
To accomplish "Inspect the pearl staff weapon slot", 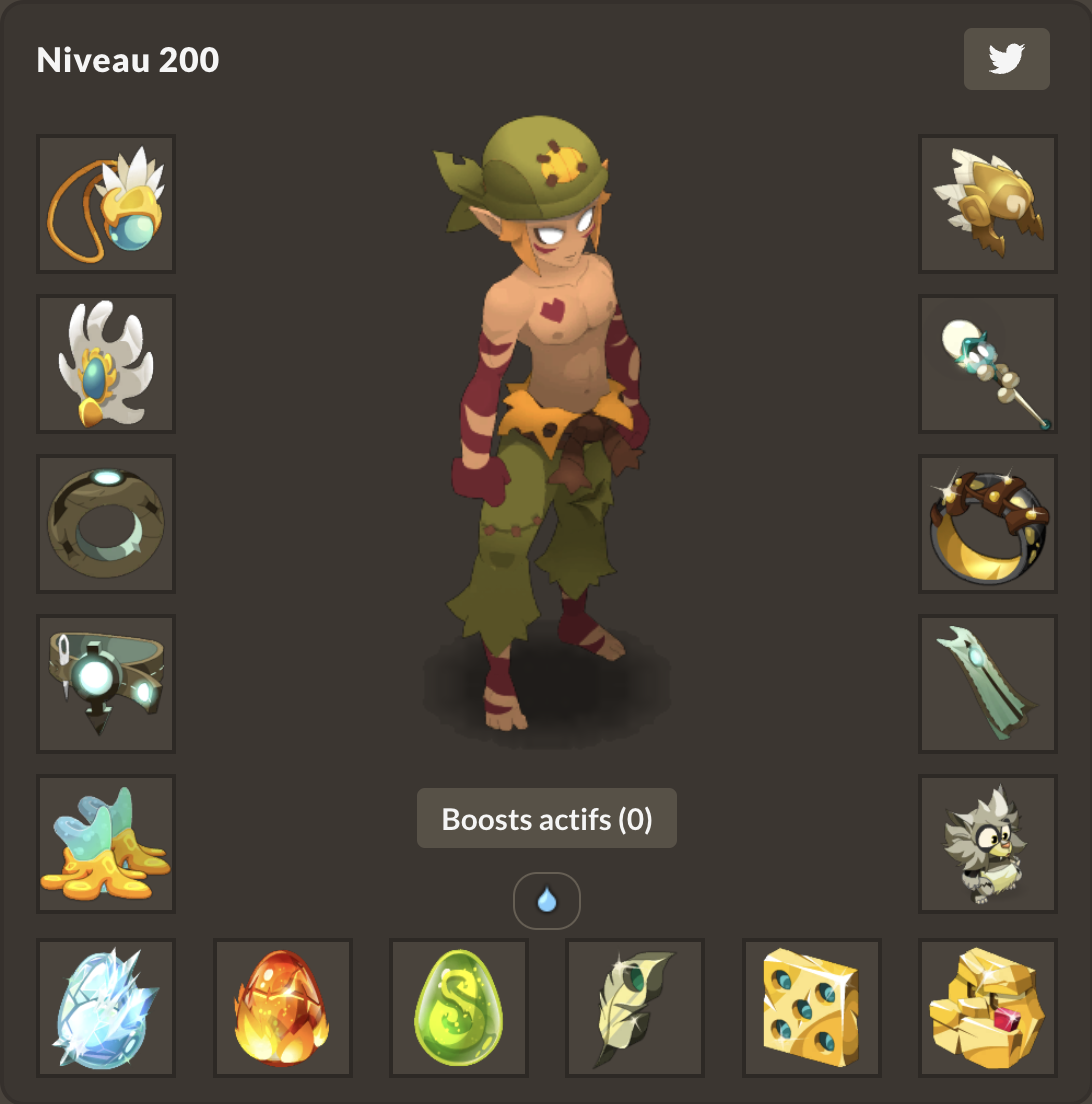I will pos(988,364).
